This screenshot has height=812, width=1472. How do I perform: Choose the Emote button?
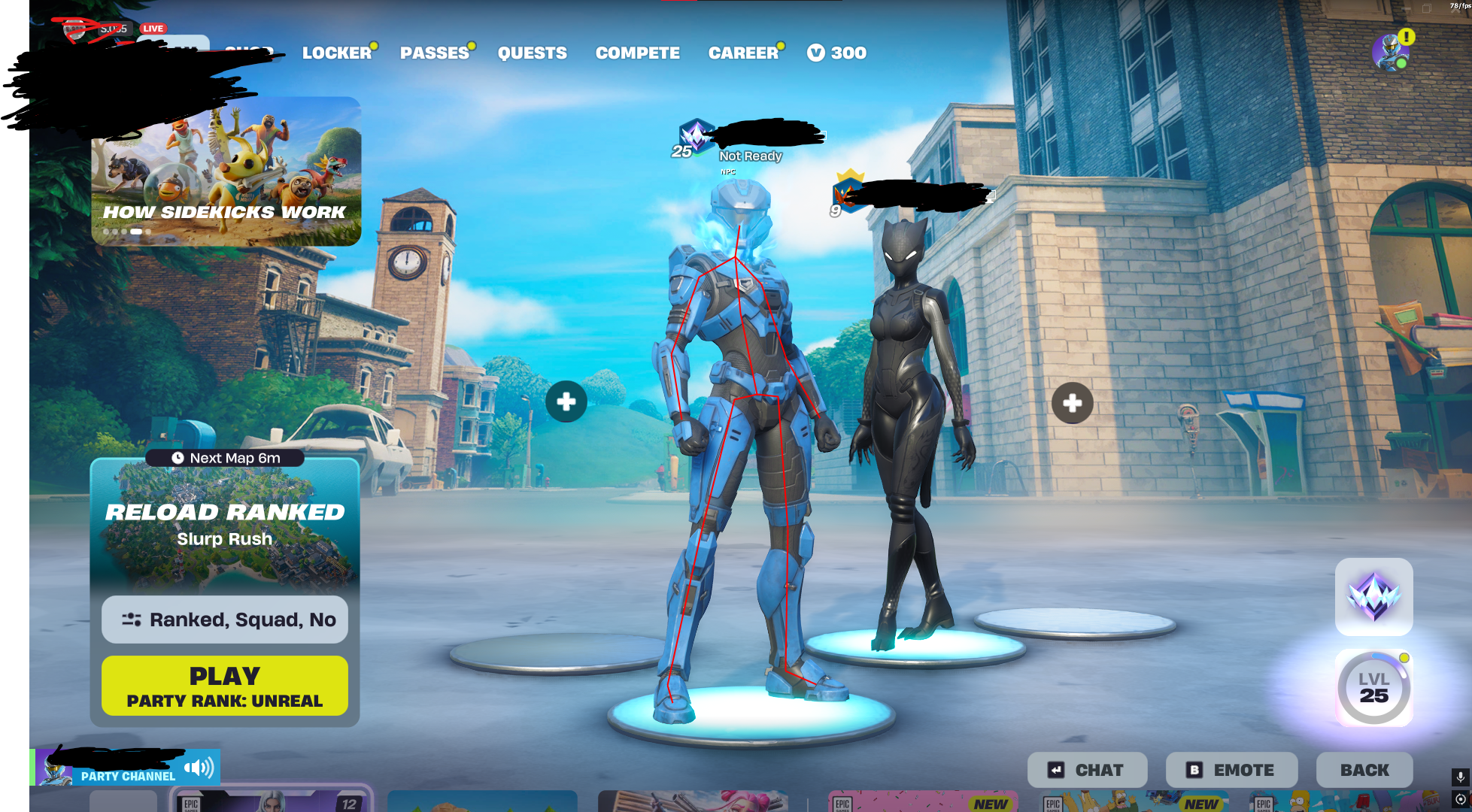pos(1231,770)
